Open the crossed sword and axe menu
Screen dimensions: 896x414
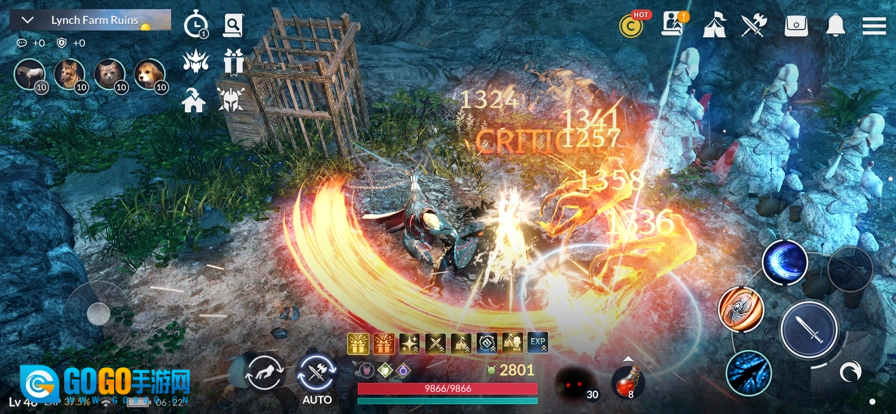754,26
